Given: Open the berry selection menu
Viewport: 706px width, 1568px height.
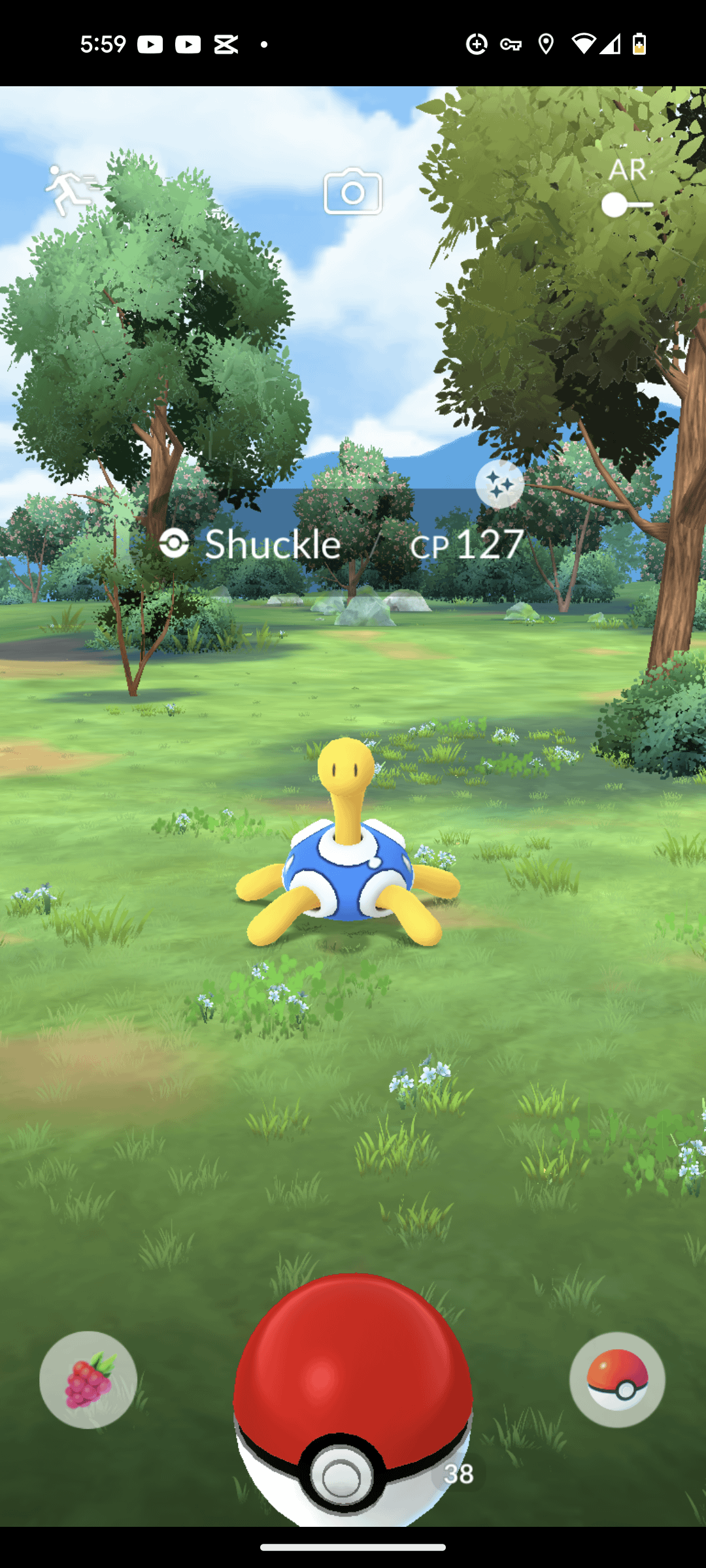Looking at the screenshot, I should coord(88,1380).
